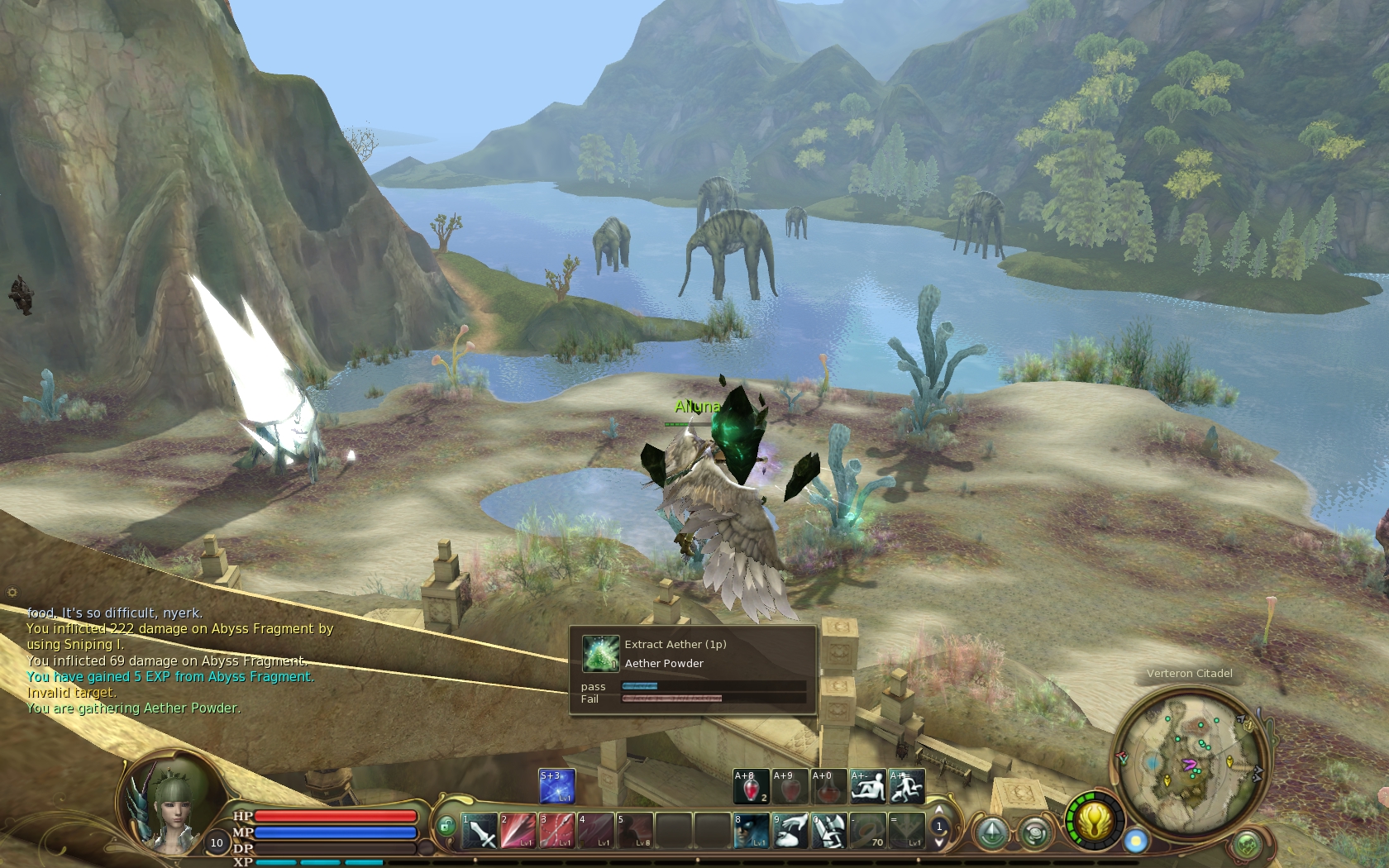The width and height of the screenshot is (1389, 868).
Task: Open the chat settings gear icon
Action: pyautogui.click(x=12, y=592)
